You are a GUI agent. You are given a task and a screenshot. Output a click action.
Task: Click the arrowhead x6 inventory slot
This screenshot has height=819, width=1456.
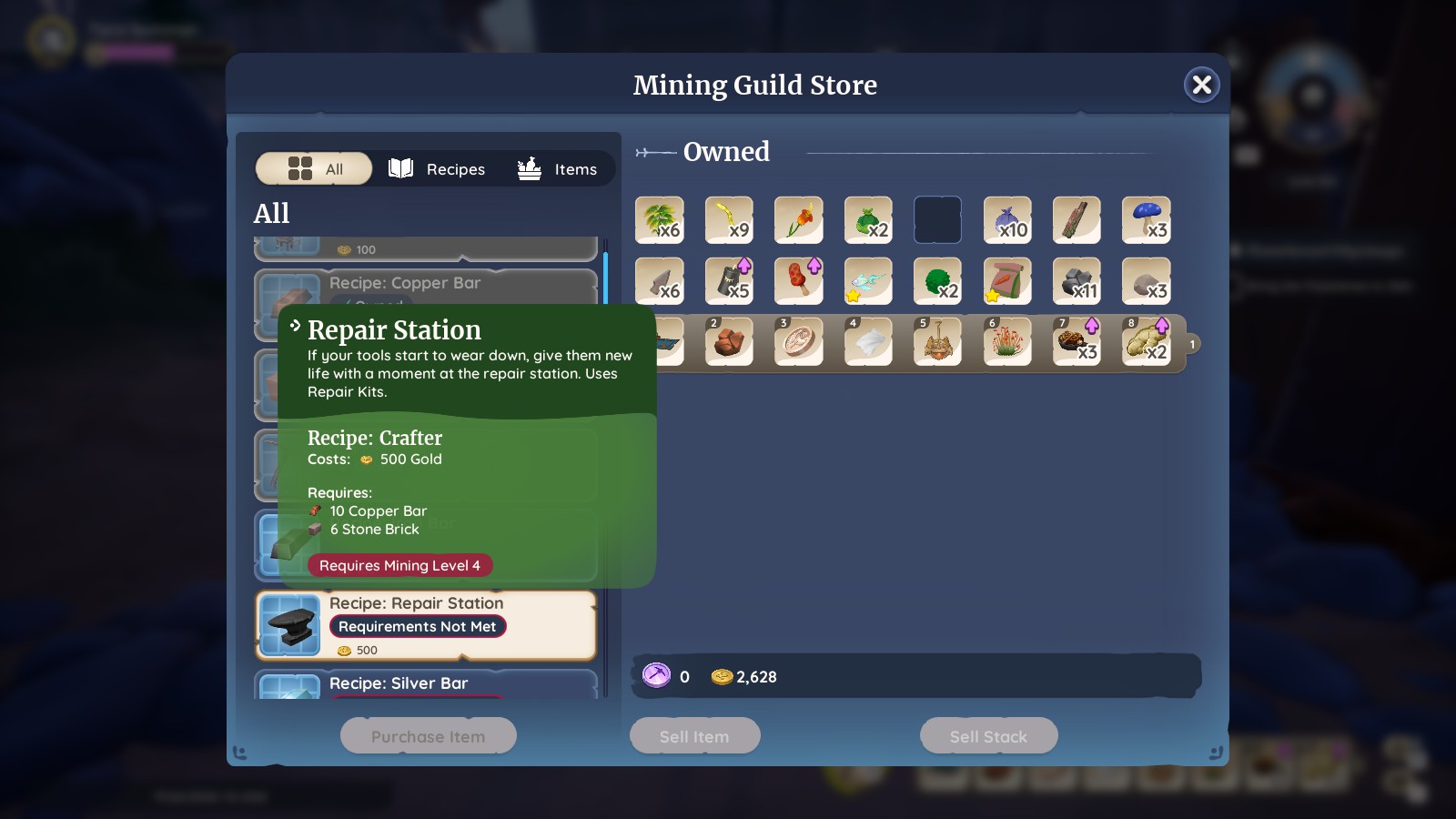(660, 280)
